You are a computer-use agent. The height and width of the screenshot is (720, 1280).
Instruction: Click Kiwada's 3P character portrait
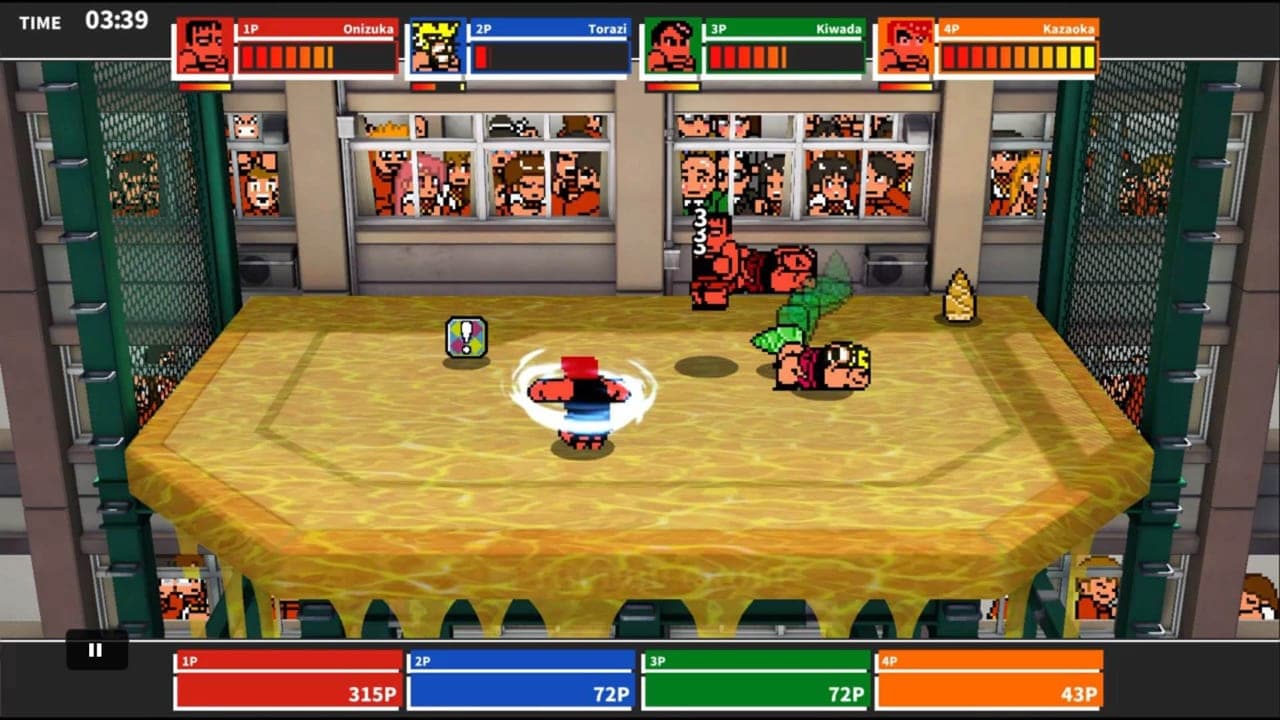click(672, 47)
